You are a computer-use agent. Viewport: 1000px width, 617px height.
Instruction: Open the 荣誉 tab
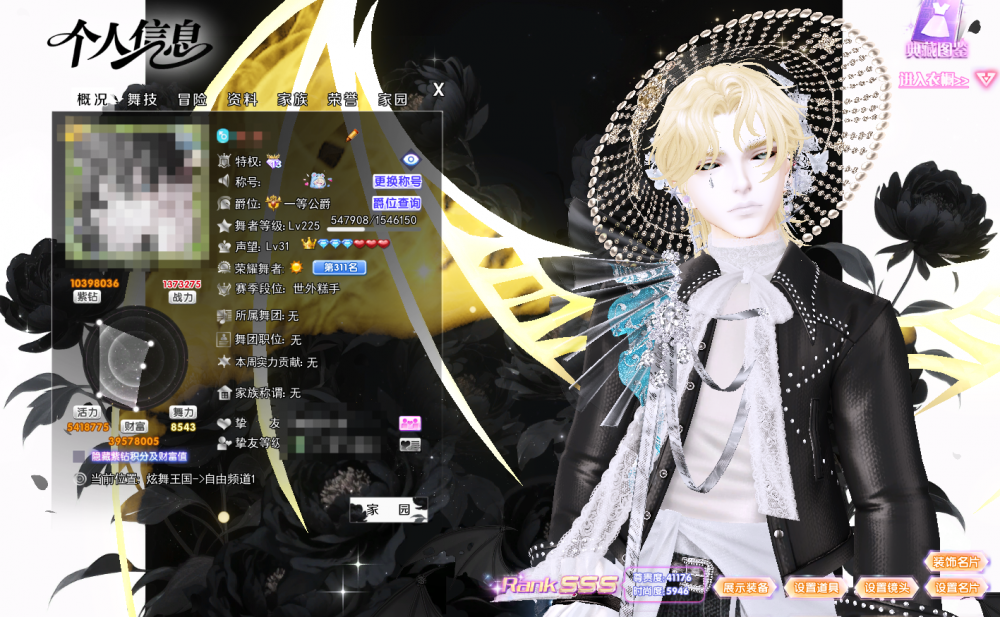[342, 99]
